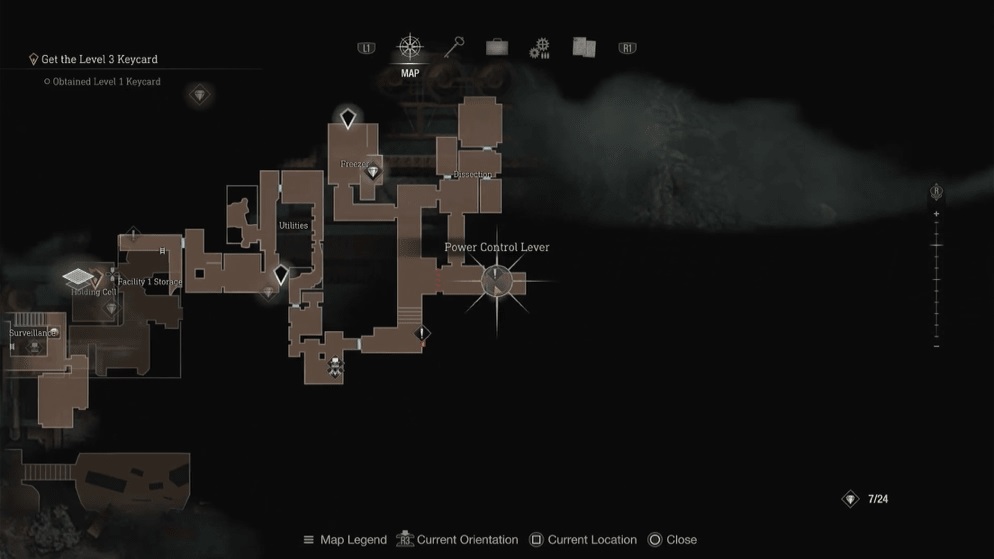Switch to the crafting gears tab
This screenshot has width=994, height=559.
pos(540,47)
